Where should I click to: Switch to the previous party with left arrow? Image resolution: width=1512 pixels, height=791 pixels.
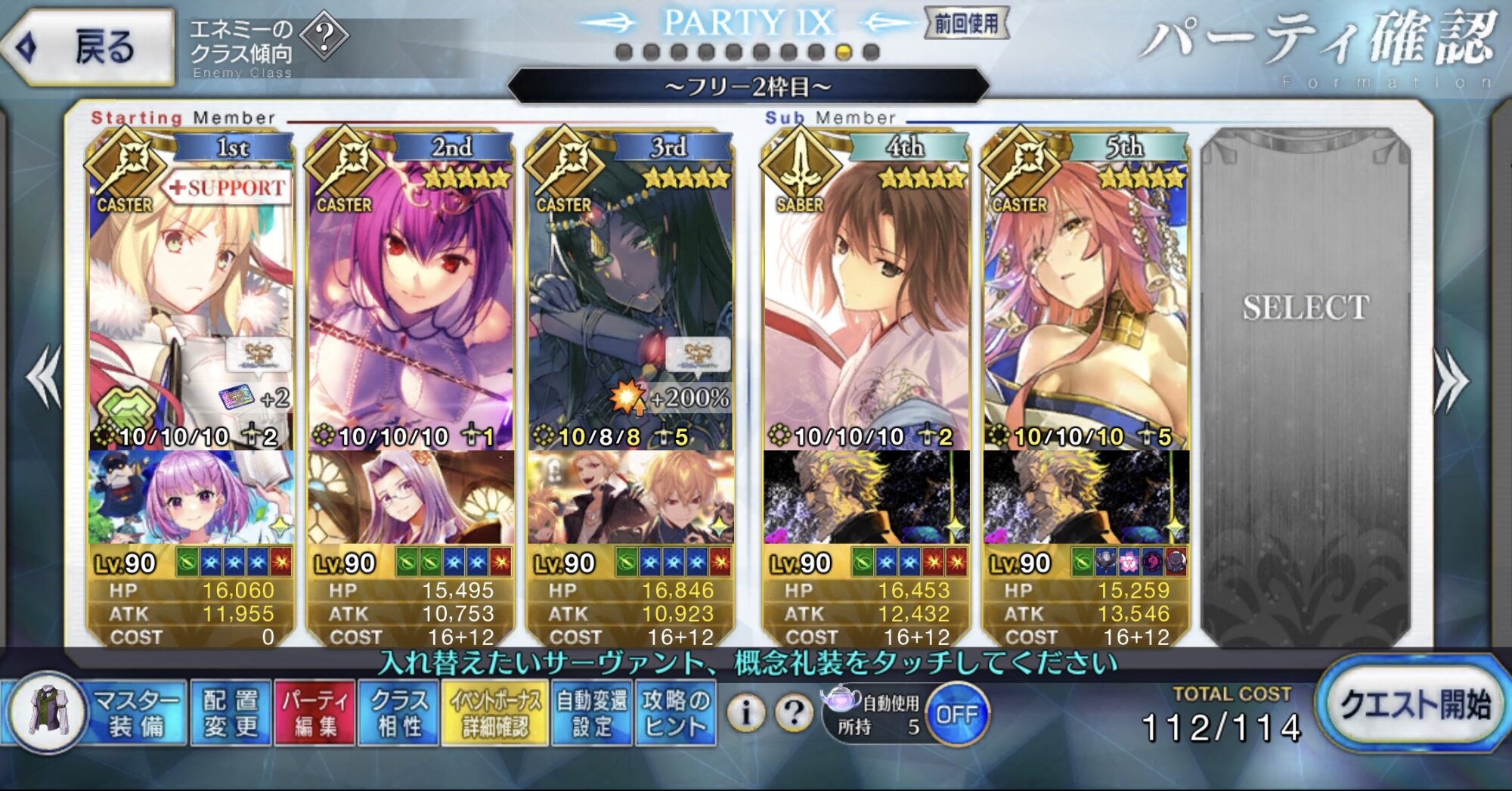point(44,377)
